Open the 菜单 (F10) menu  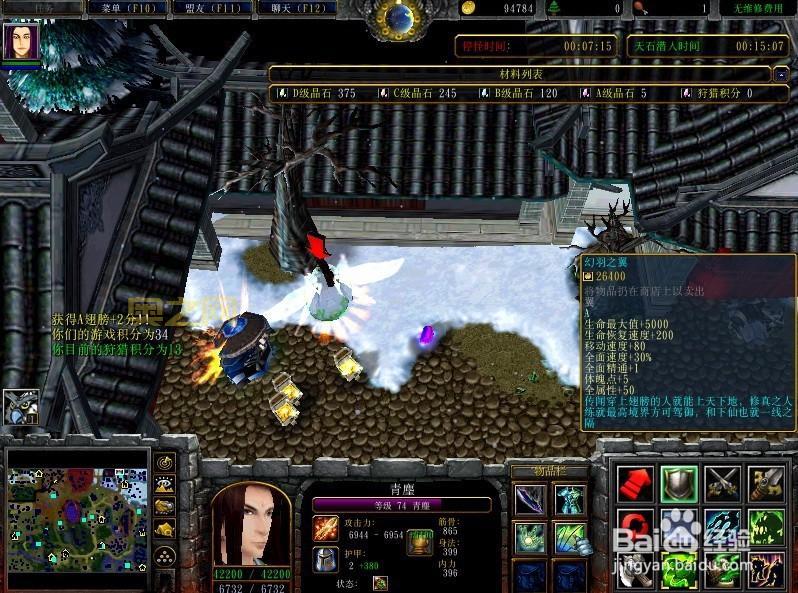pos(127,8)
